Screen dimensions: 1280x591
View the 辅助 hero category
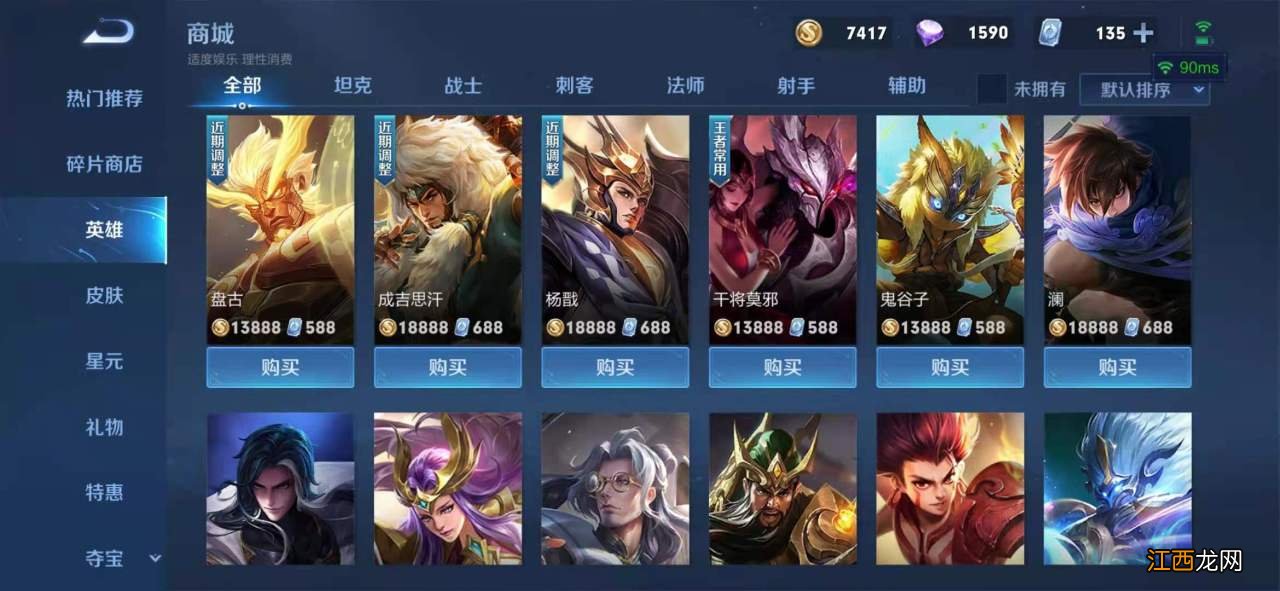tap(907, 86)
